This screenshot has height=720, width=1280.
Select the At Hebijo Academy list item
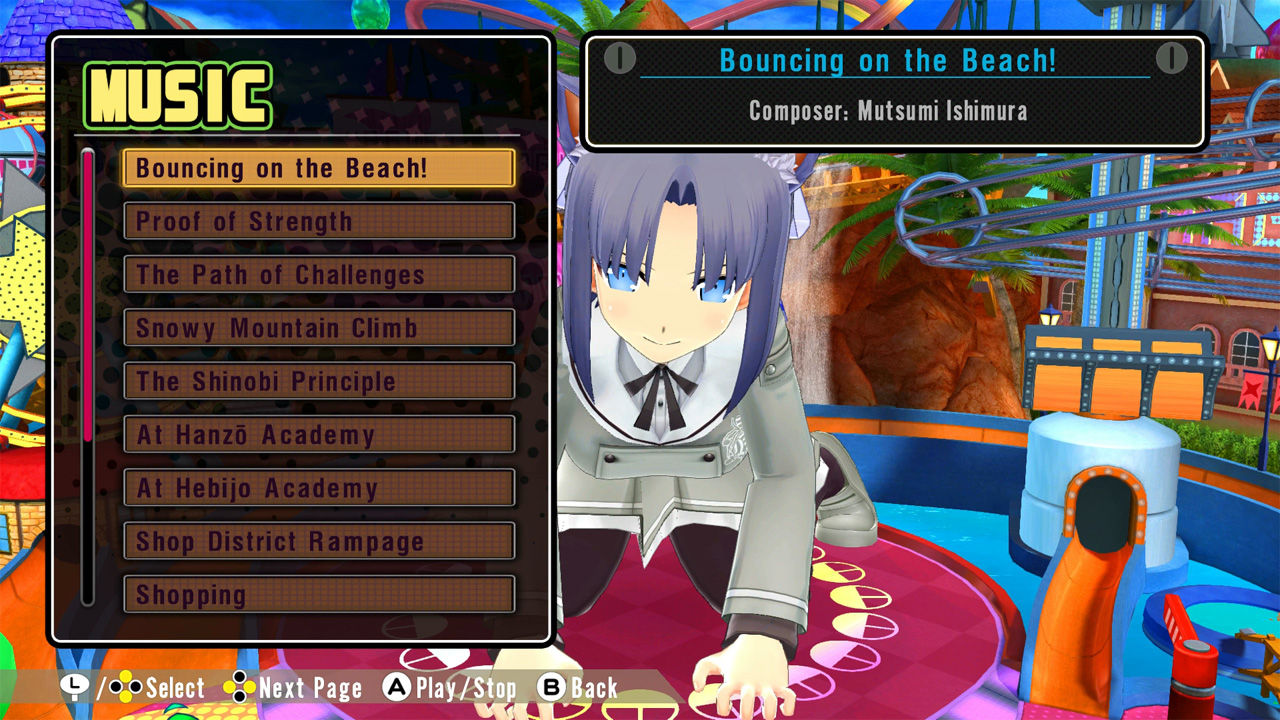pos(318,488)
